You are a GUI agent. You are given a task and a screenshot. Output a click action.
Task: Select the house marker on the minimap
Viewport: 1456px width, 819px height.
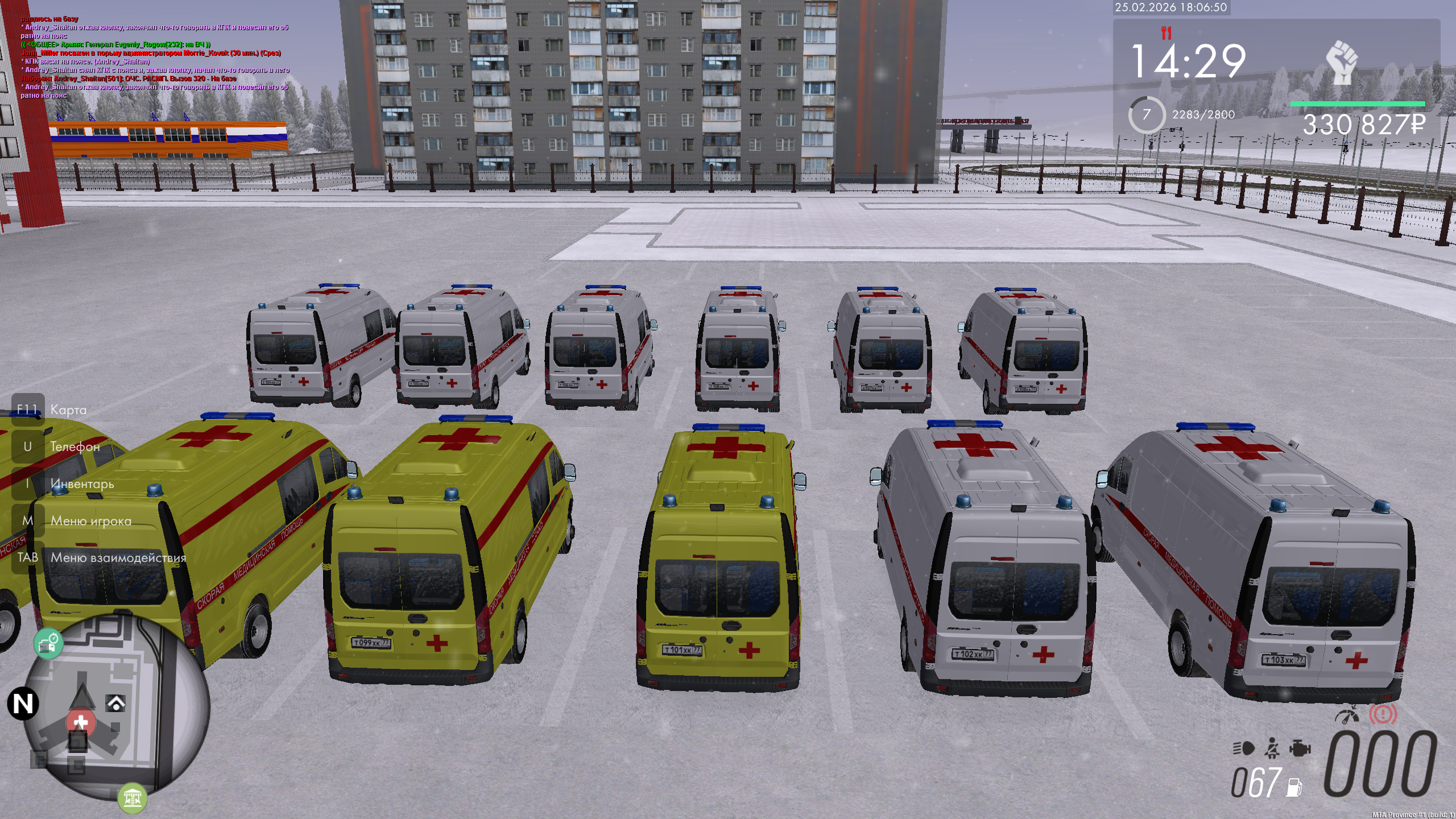pyautogui.click(x=116, y=704)
